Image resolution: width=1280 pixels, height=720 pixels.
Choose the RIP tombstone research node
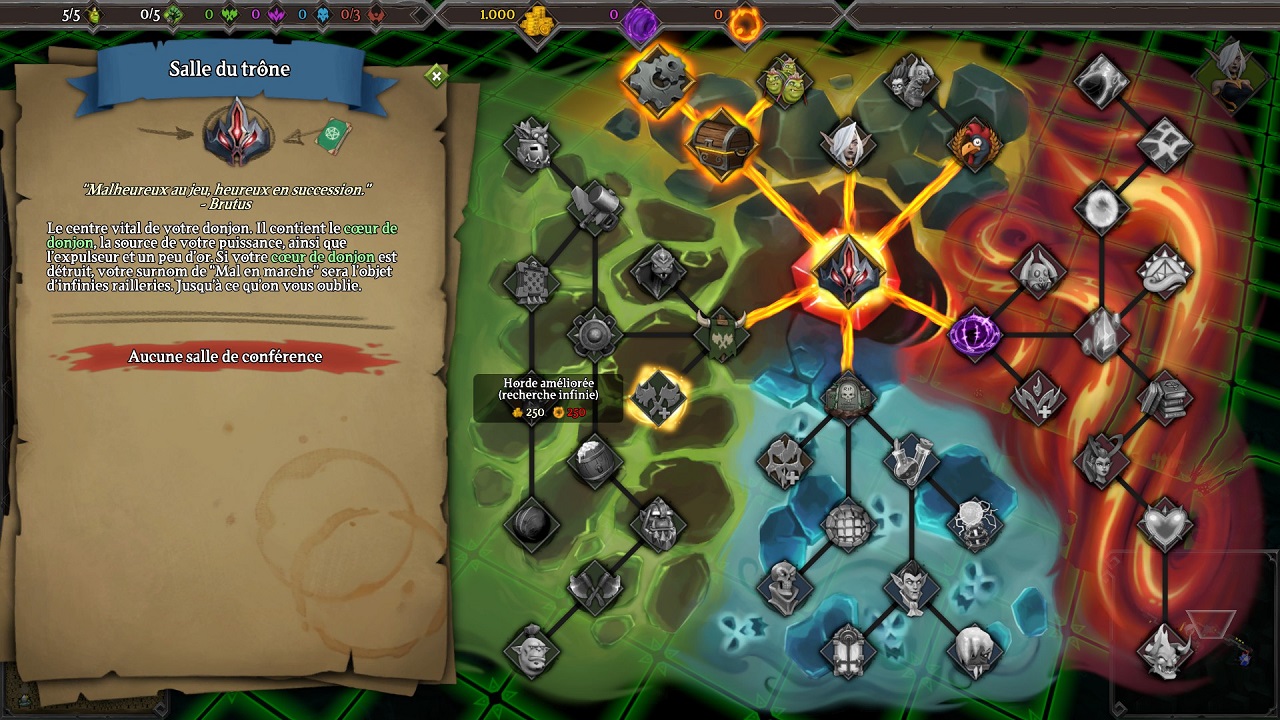(x=848, y=397)
